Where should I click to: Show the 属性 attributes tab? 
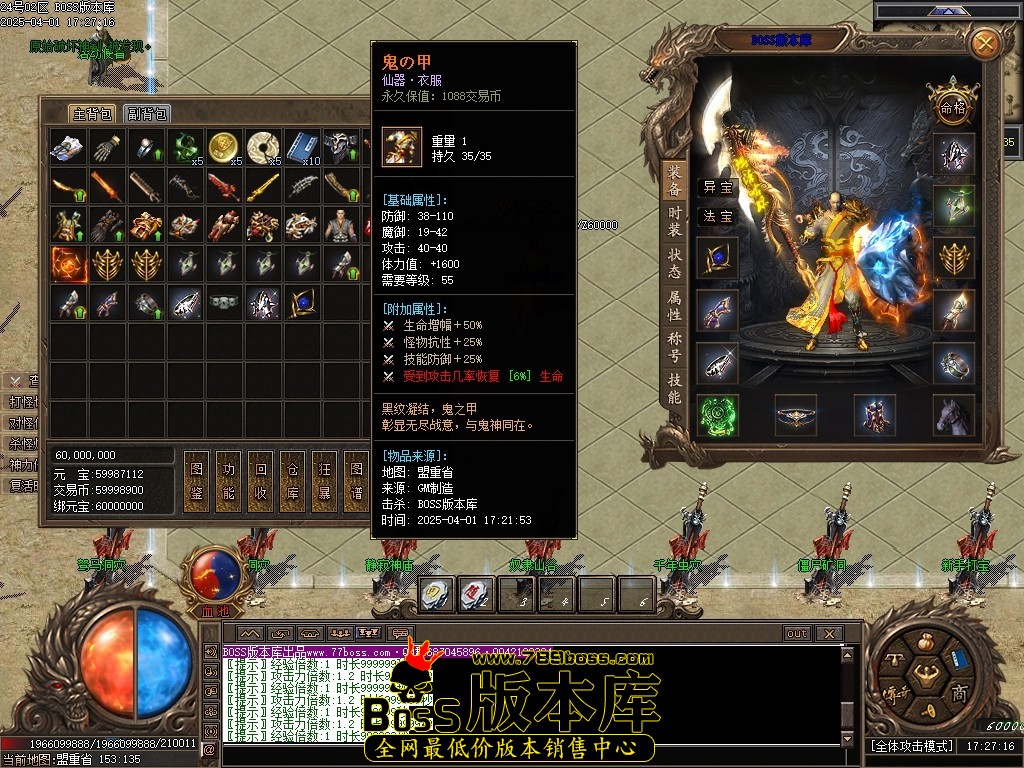click(675, 305)
